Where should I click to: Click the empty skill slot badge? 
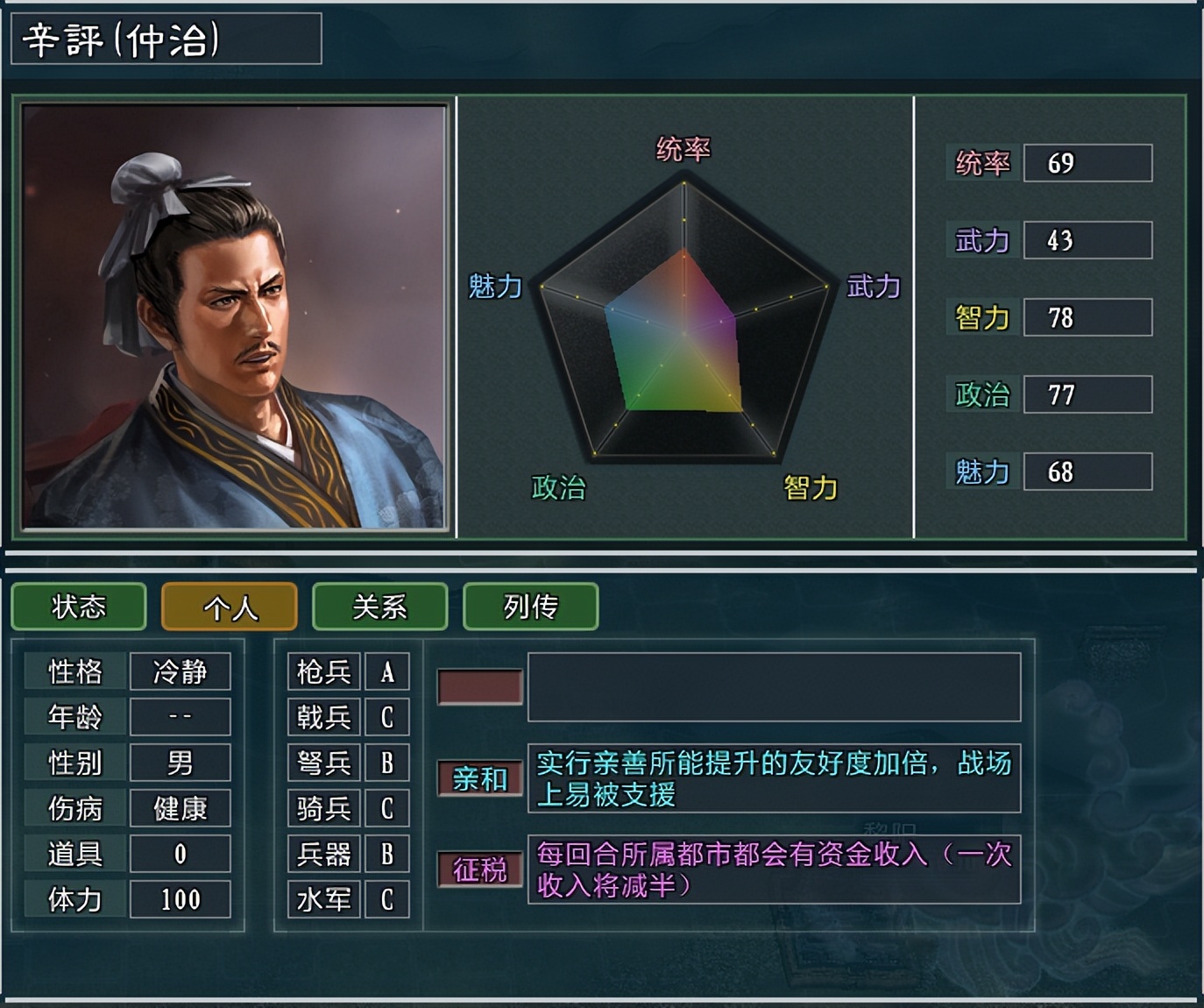tap(481, 687)
